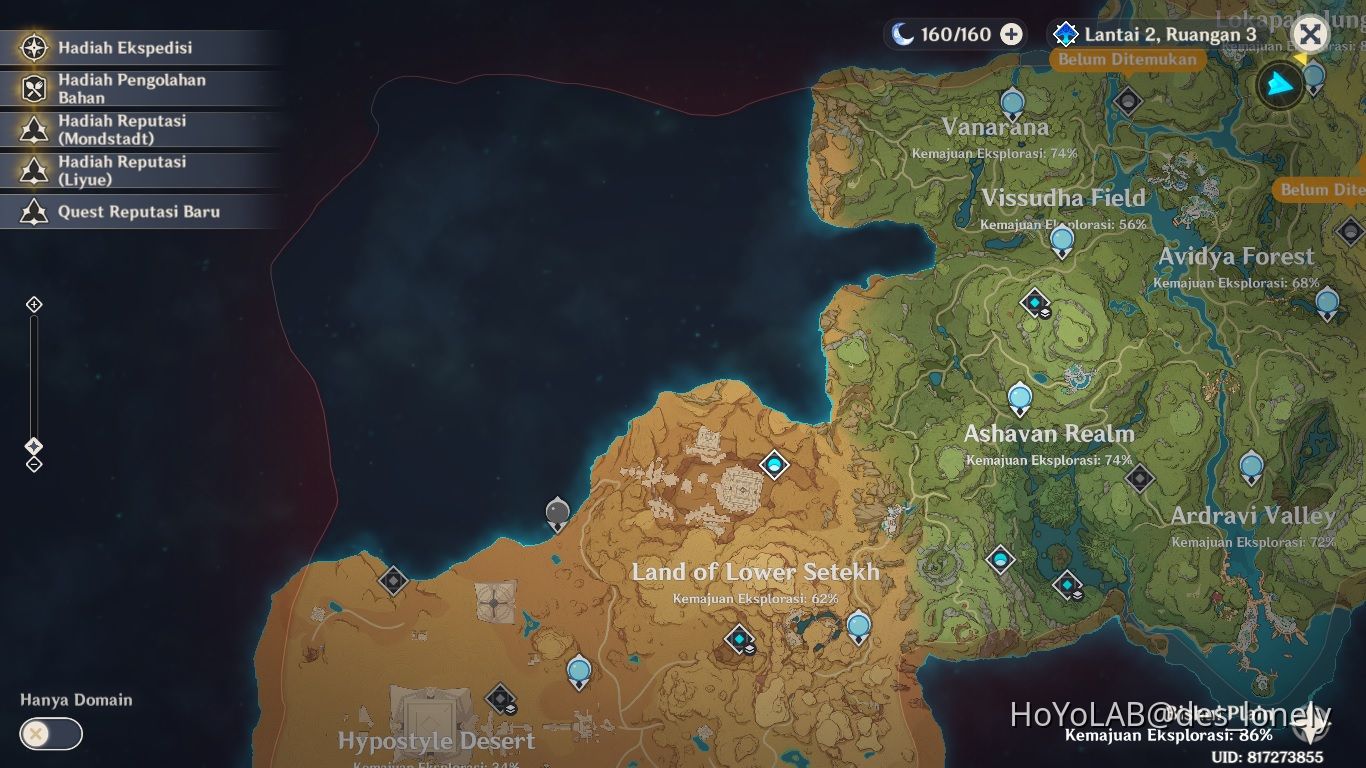Select the waypoint in Land of Lower Setekh
Image resolution: width=1366 pixels, height=768 pixels.
pos(856,624)
